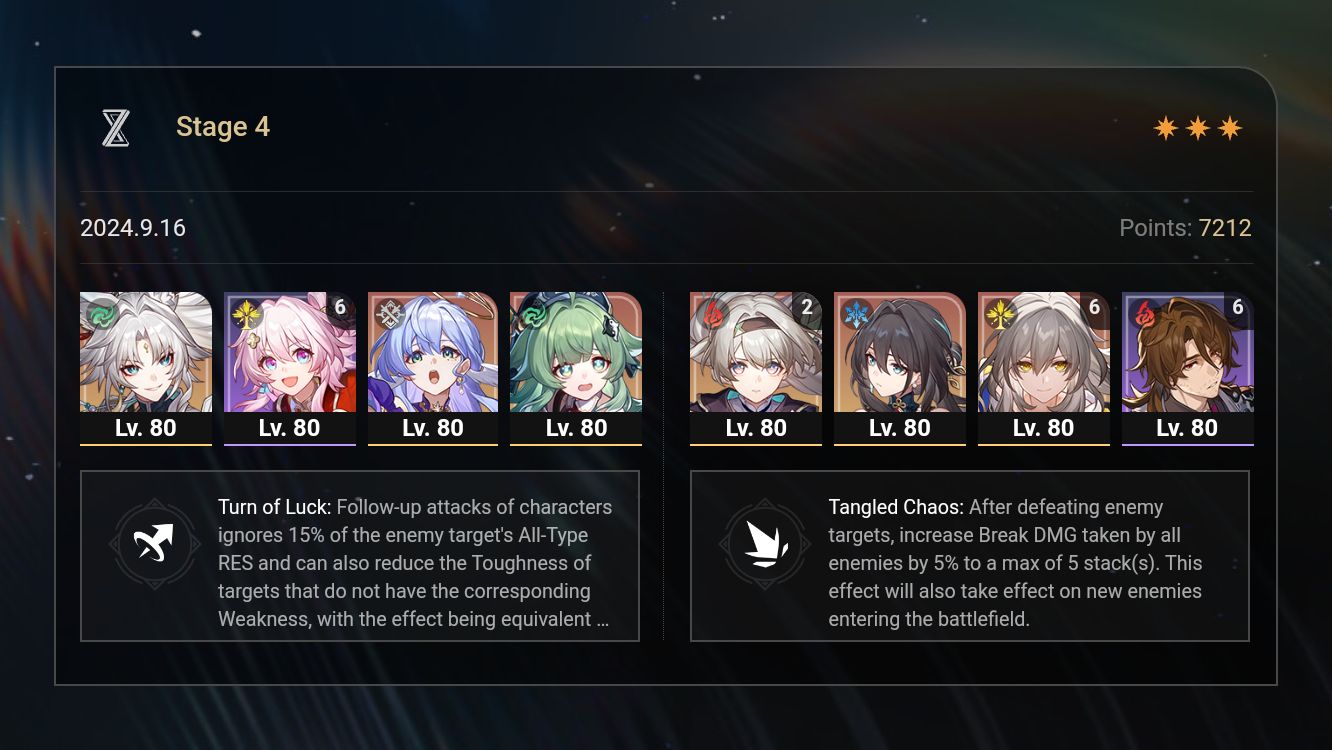Viewport: 1332px width, 750px height.
Task: Click the 2024.9.16 date label
Action: click(x=132, y=228)
